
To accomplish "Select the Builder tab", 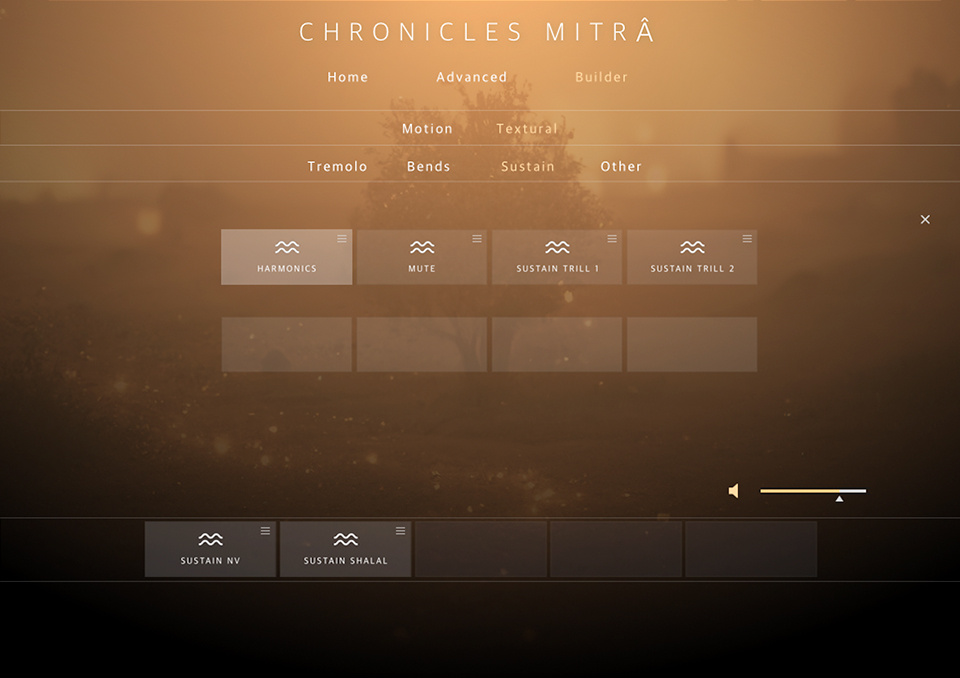I will coord(602,77).
